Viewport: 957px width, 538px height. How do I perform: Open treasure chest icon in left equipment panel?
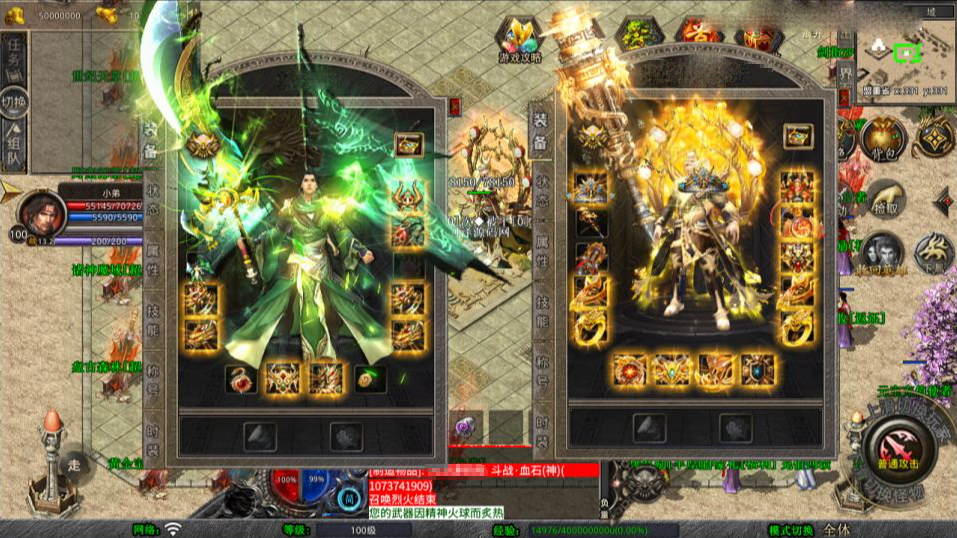pyautogui.click(x=408, y=144)
